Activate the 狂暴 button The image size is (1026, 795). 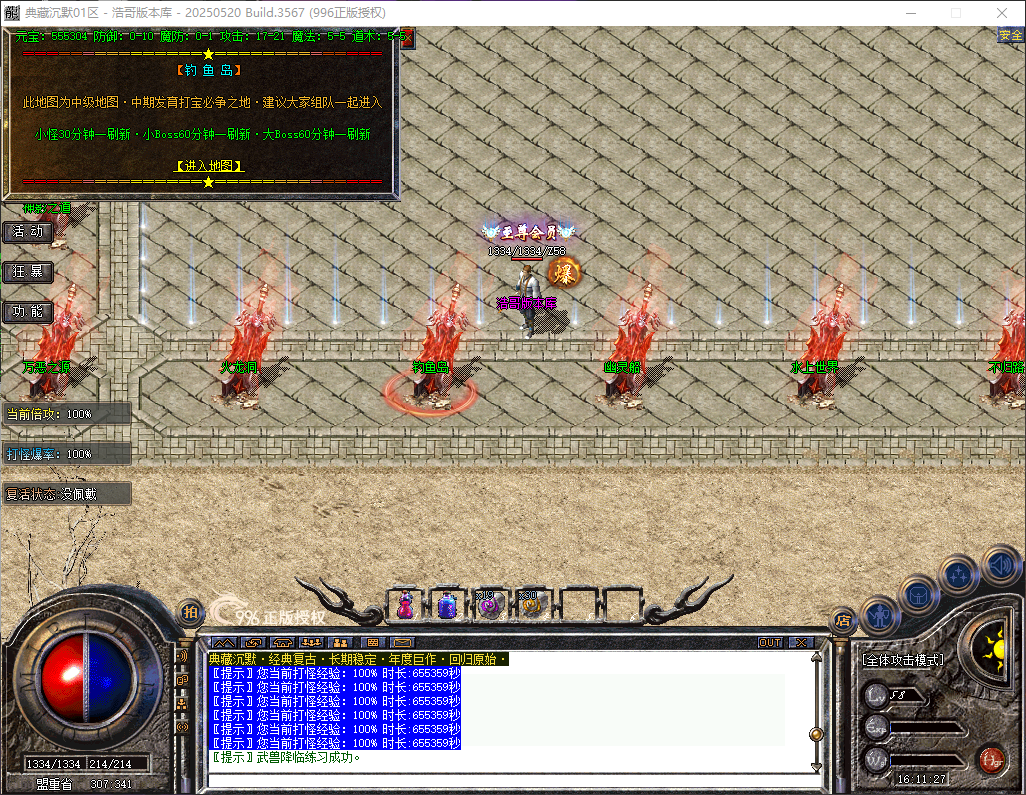pos(27,272)
